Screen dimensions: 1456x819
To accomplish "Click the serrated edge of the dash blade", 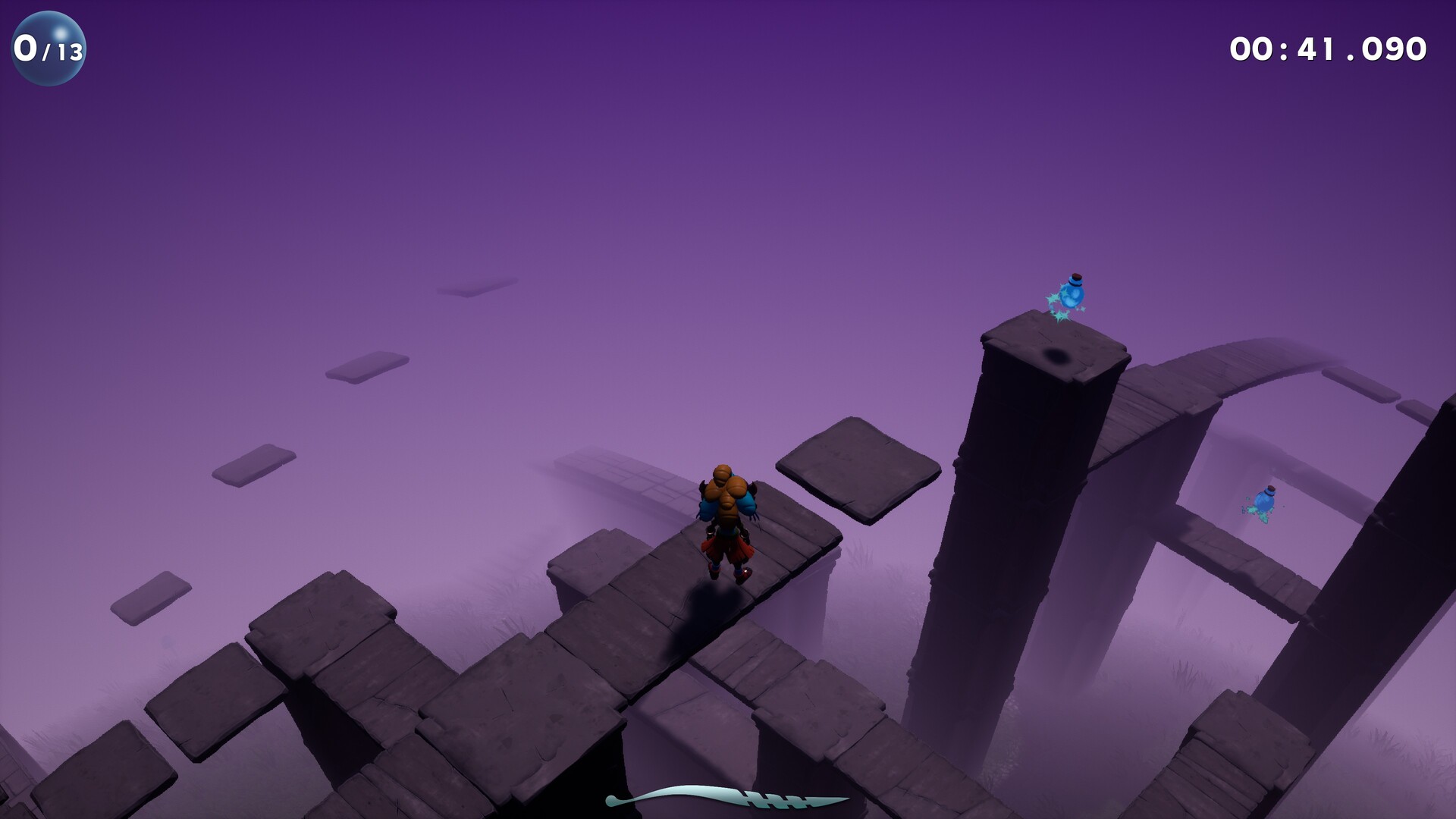I will point(775,801).
